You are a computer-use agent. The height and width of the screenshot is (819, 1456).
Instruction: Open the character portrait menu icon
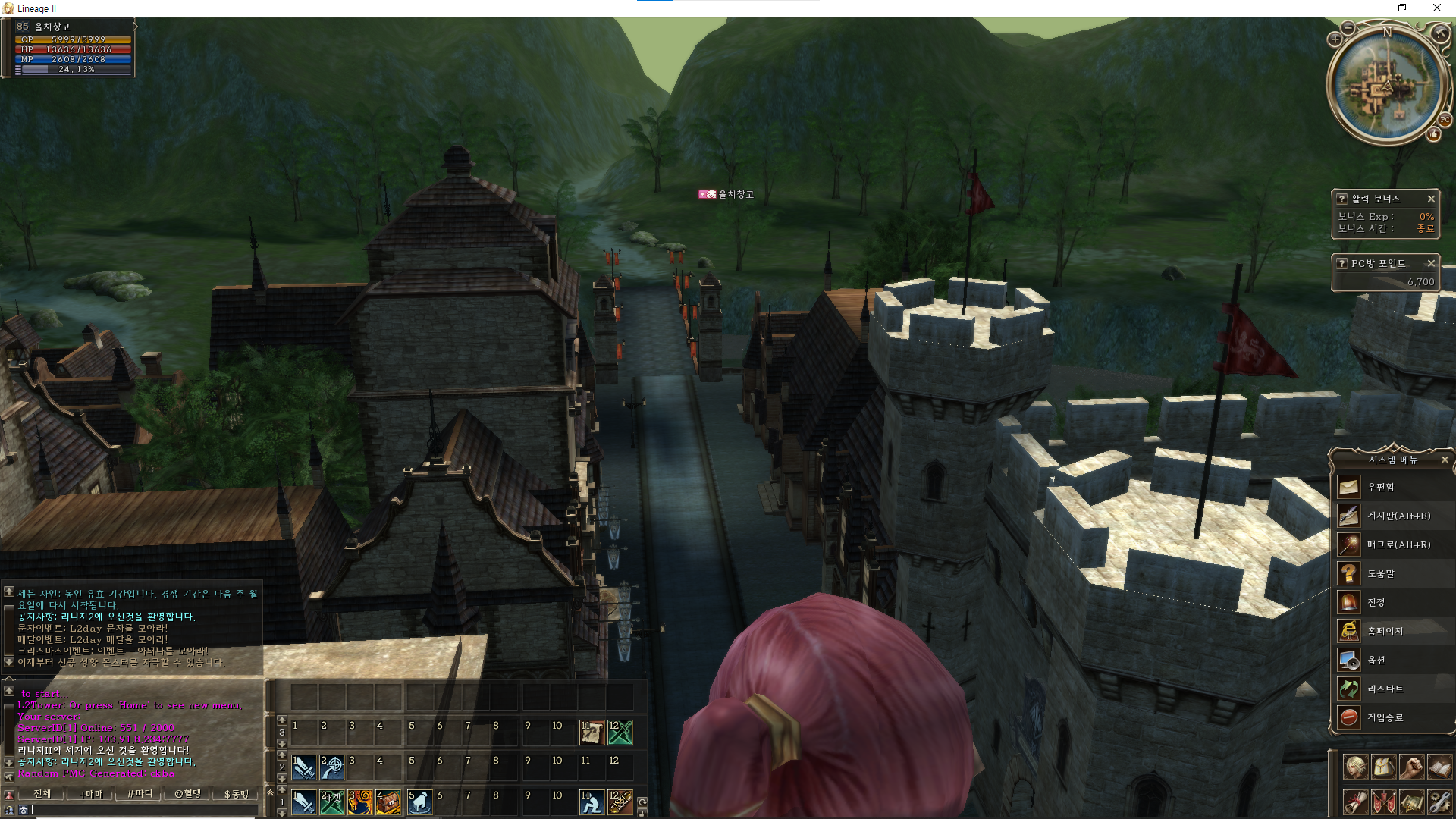click(1355, 767)
